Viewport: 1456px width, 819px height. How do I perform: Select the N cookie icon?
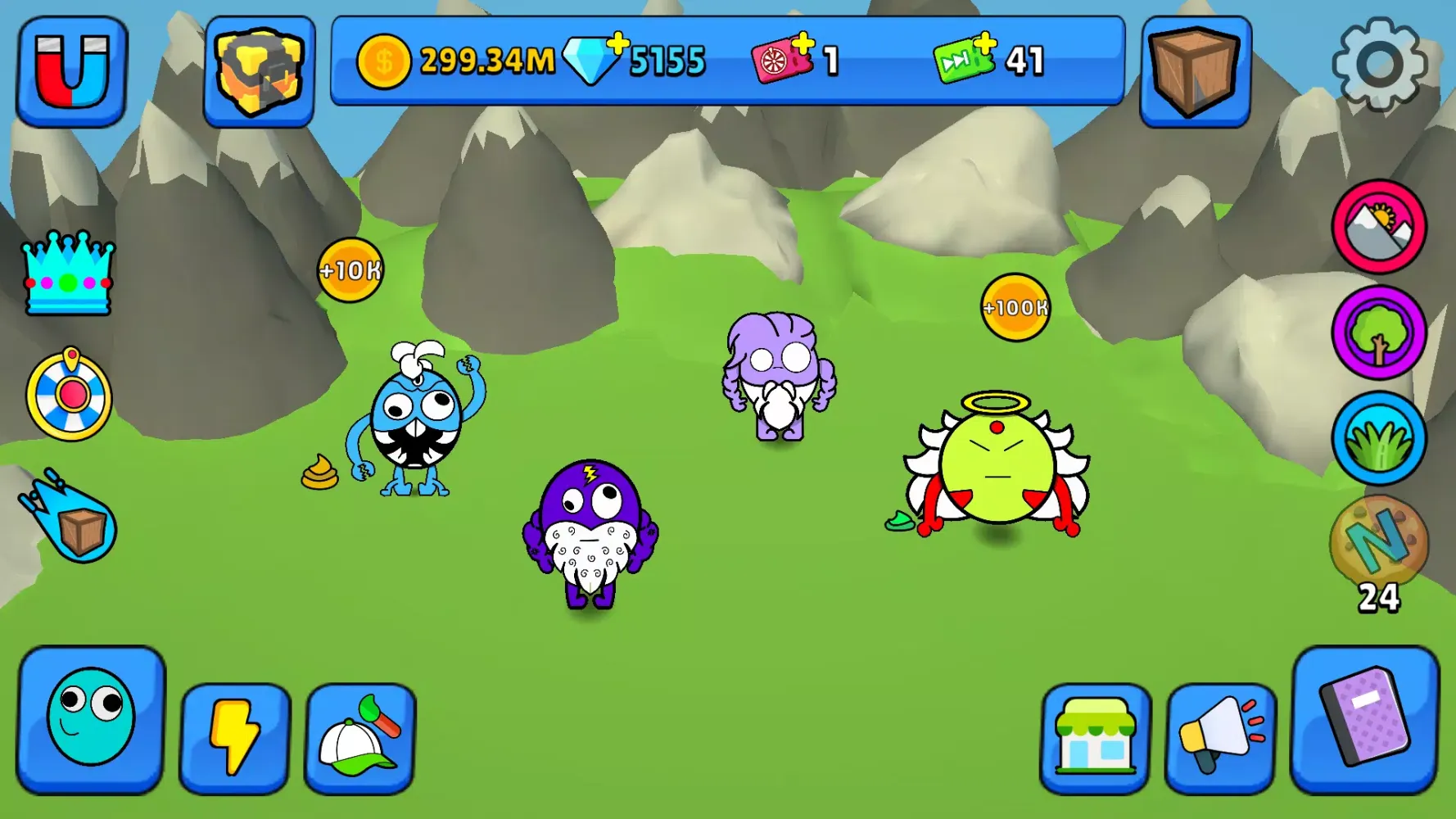(1378, 542)
